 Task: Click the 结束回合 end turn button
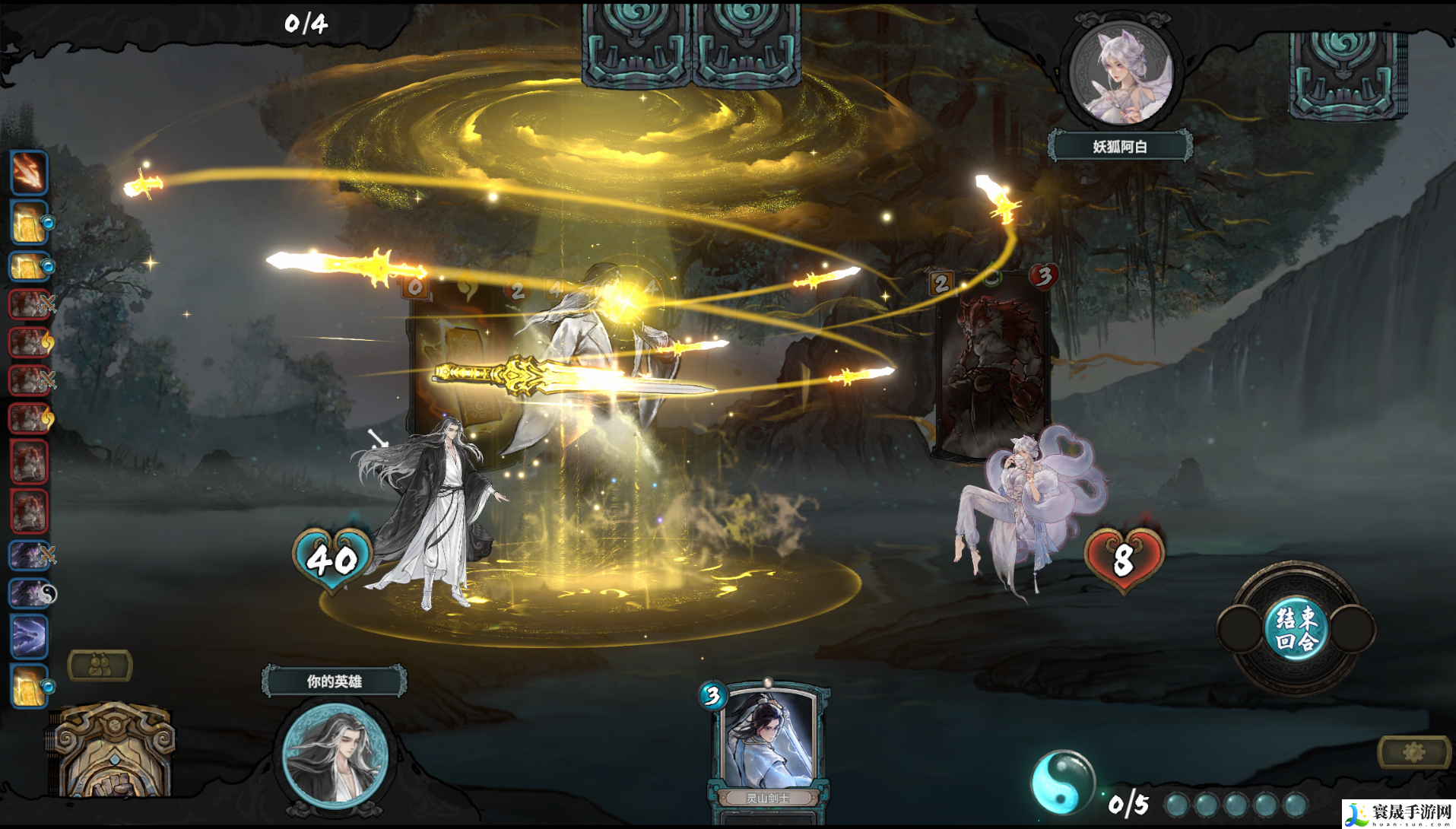(x=1296, y=628)
